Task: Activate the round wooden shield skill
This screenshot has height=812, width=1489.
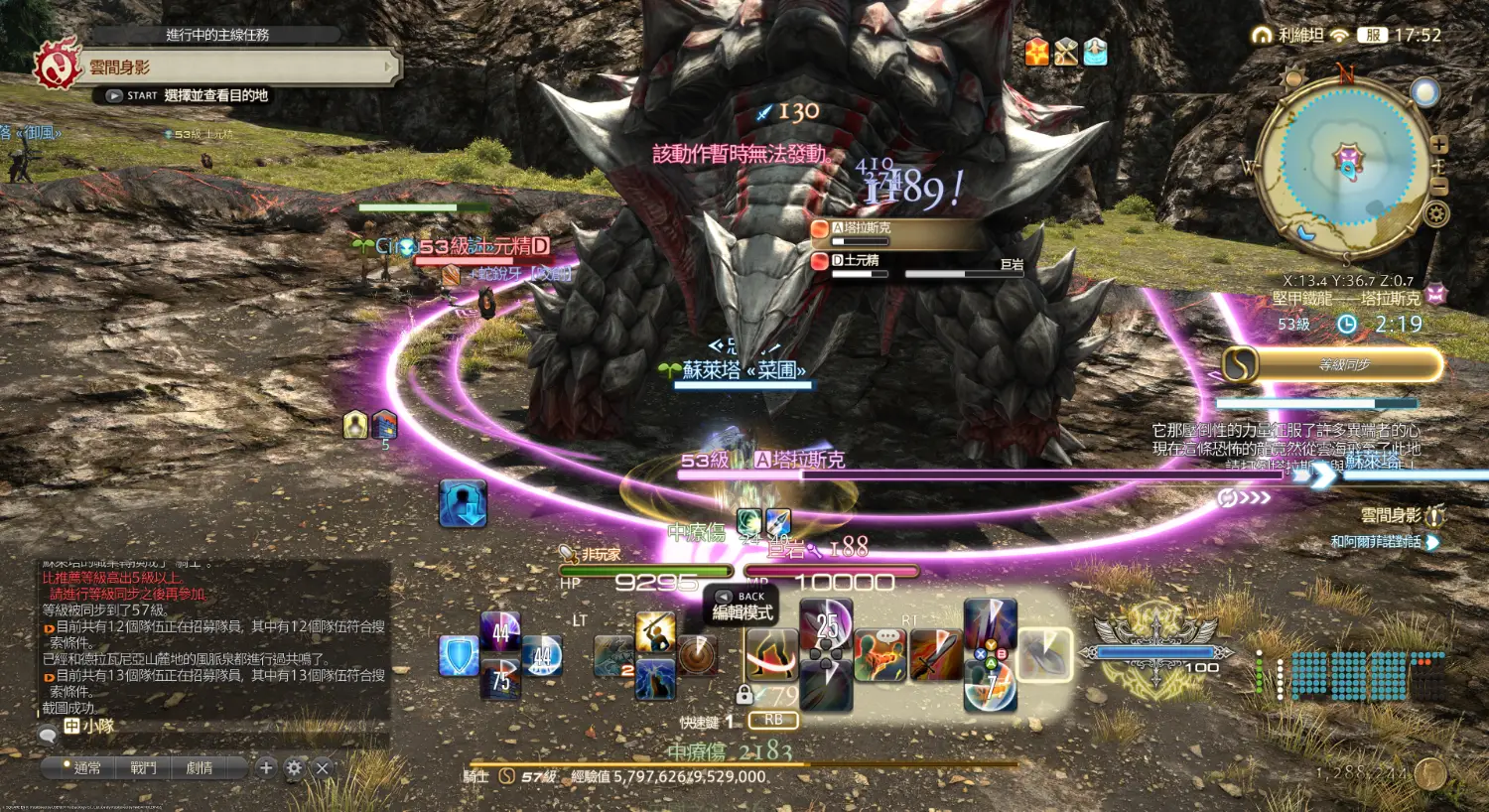Action: 698,656
